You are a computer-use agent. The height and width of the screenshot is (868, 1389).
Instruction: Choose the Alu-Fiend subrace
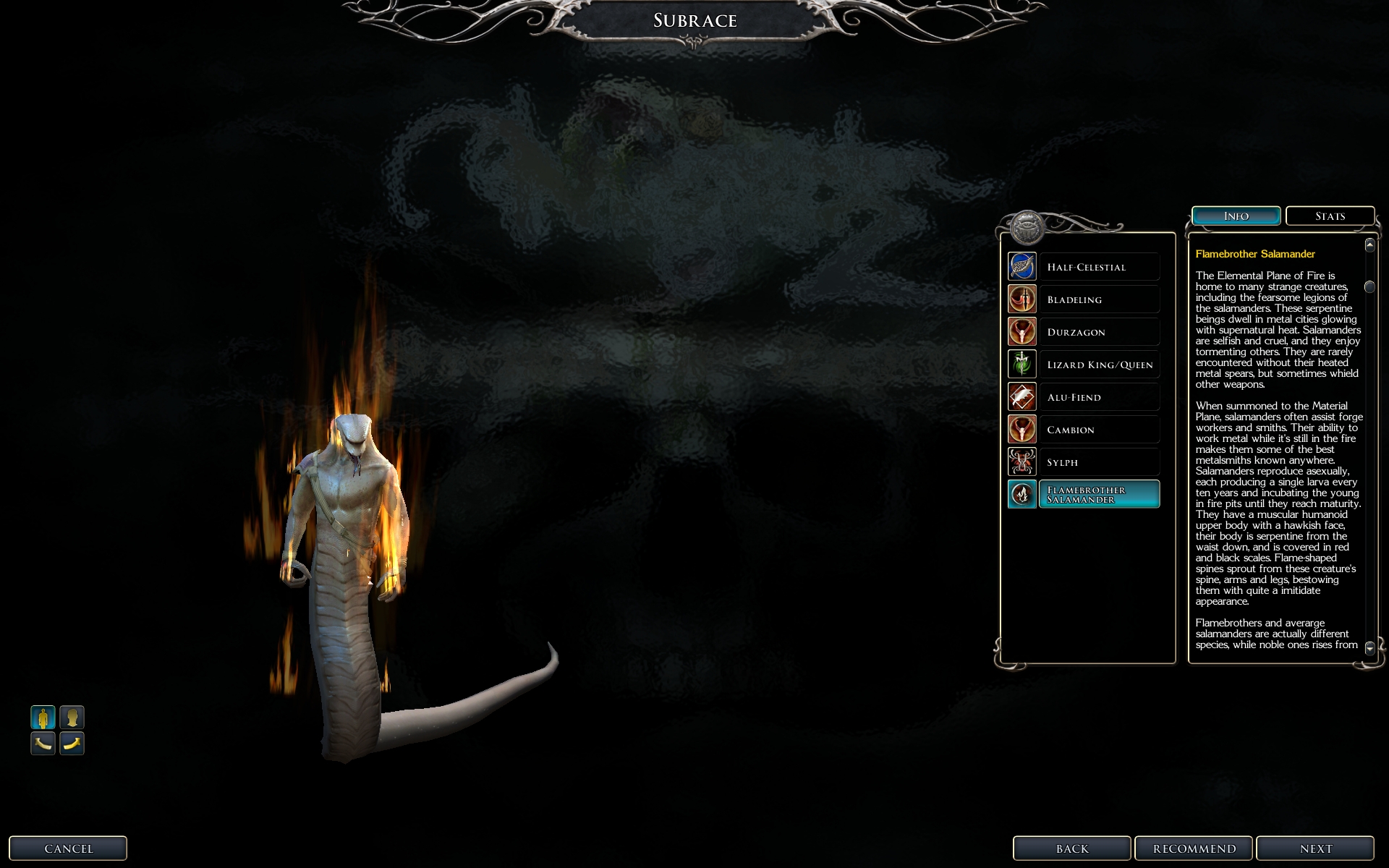(1084, 397)
